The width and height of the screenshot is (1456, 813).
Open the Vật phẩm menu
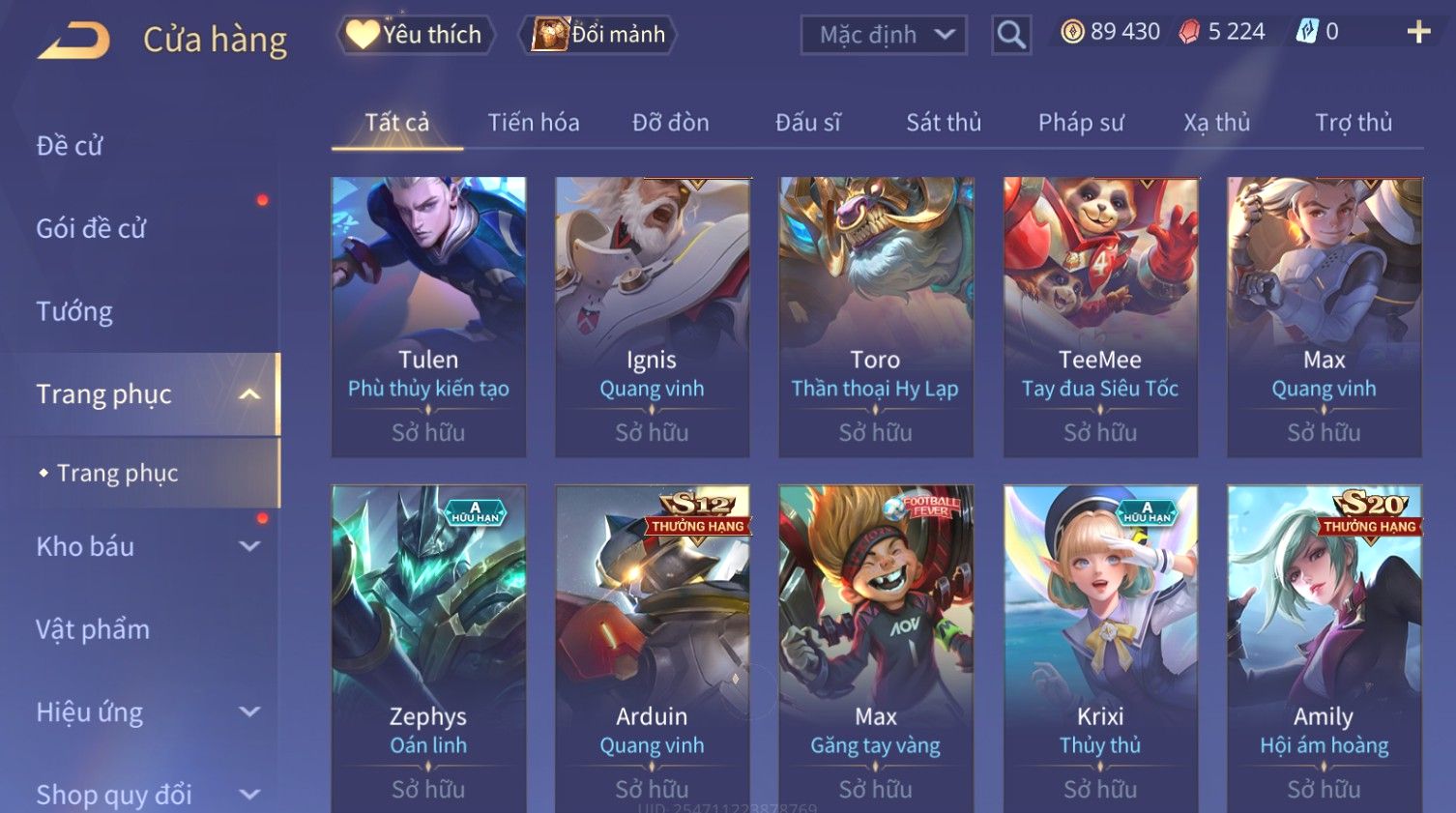[x=93, y=629]
